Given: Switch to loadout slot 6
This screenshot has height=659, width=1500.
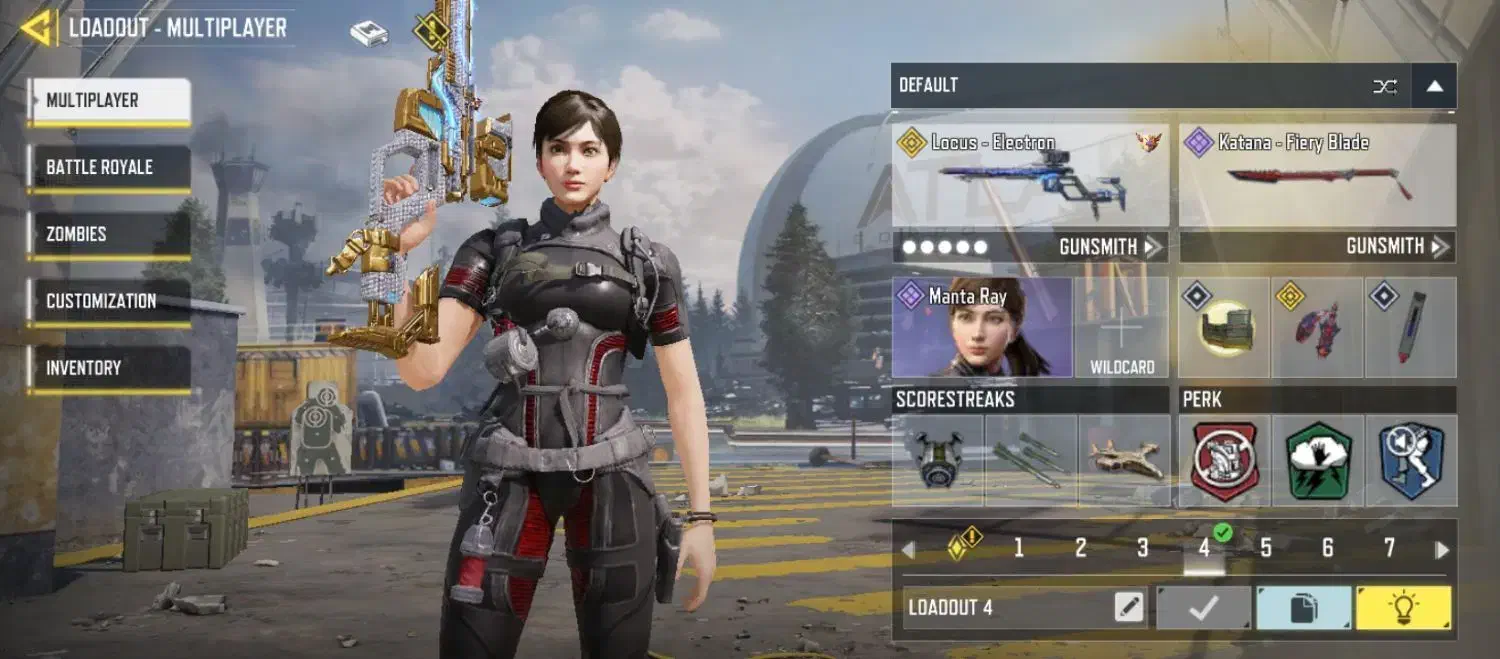Looking at the screenshot, I should (1327, 548).
